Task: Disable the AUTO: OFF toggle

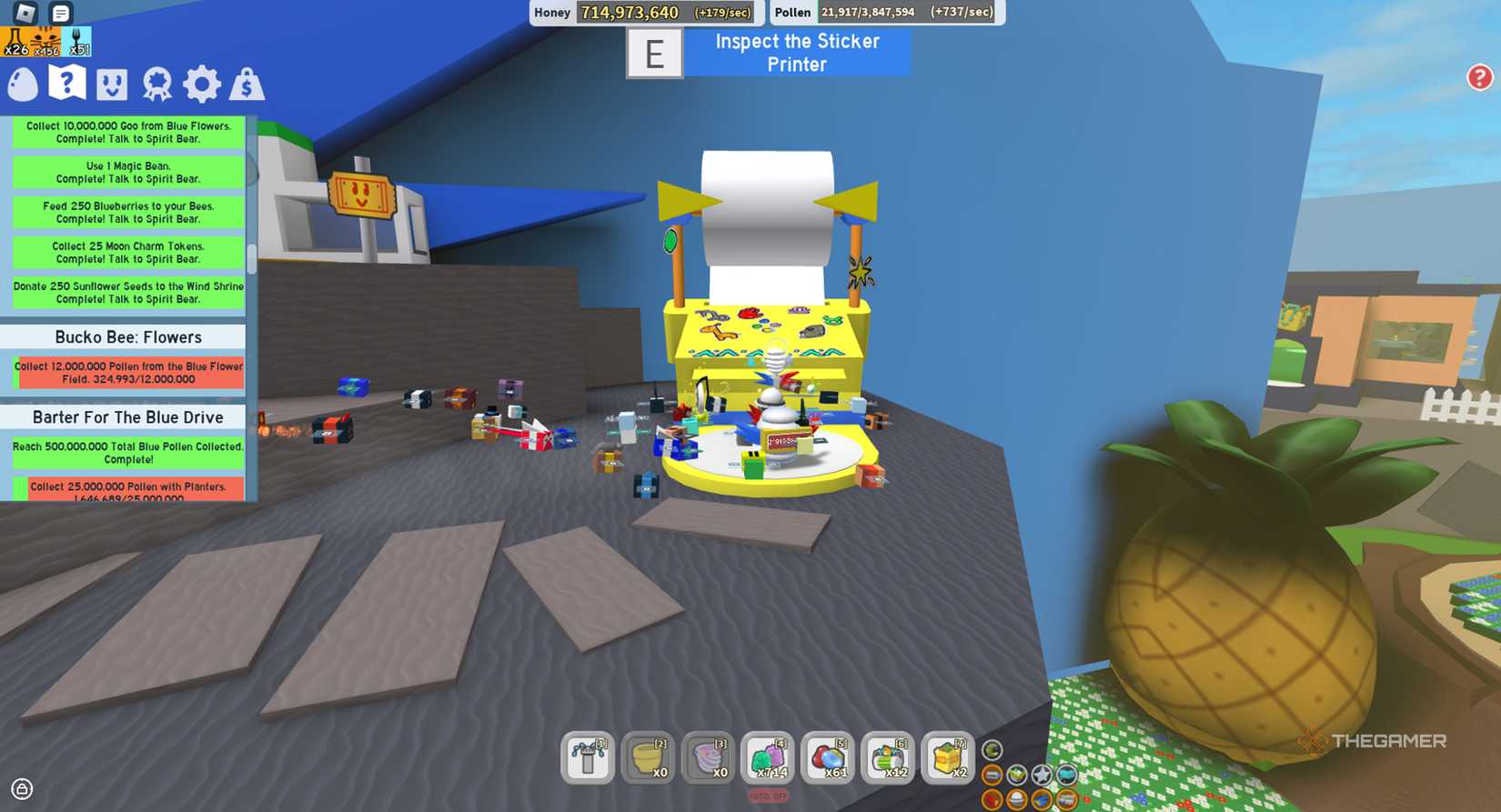Action: (767, 795)
